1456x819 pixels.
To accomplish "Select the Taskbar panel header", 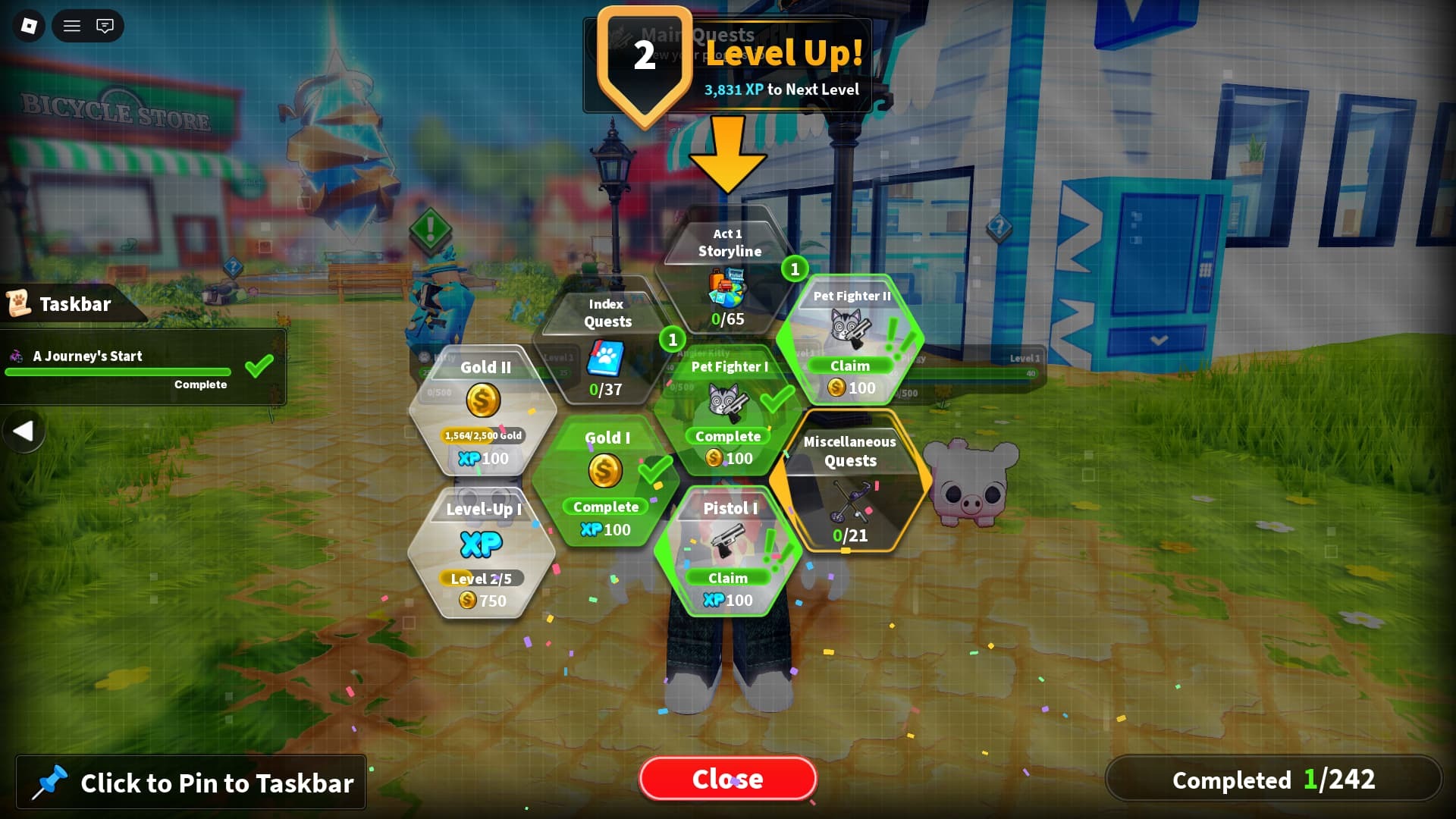I will [75, 304].
